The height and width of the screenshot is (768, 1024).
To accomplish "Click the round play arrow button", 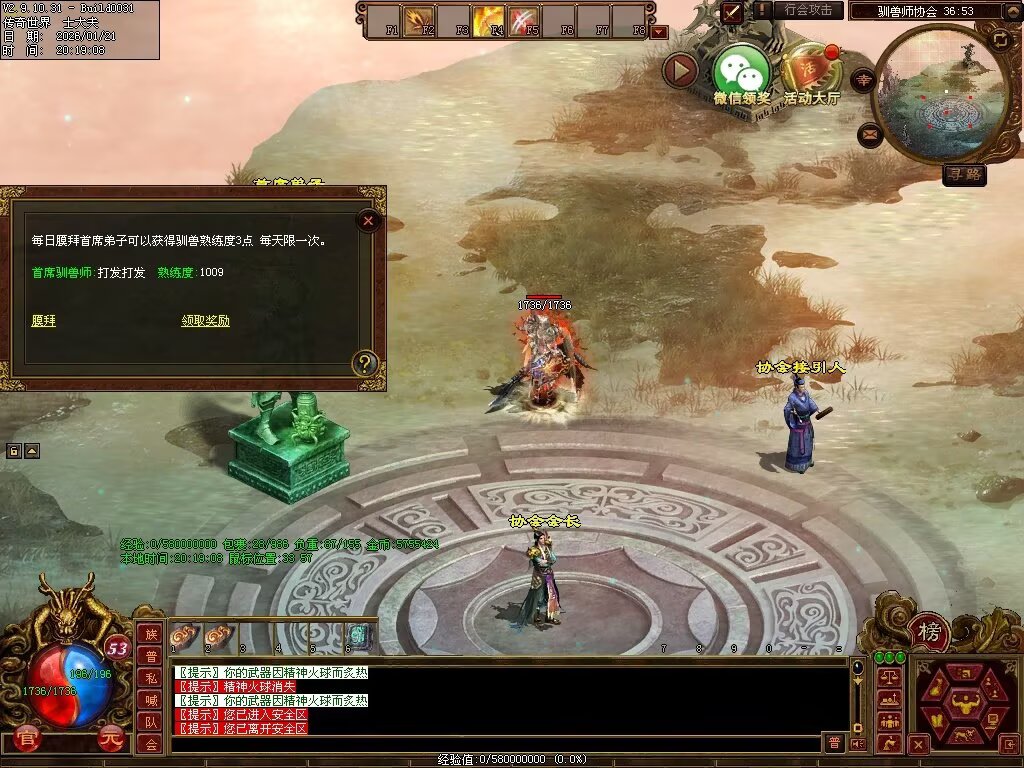I will 681,70.
